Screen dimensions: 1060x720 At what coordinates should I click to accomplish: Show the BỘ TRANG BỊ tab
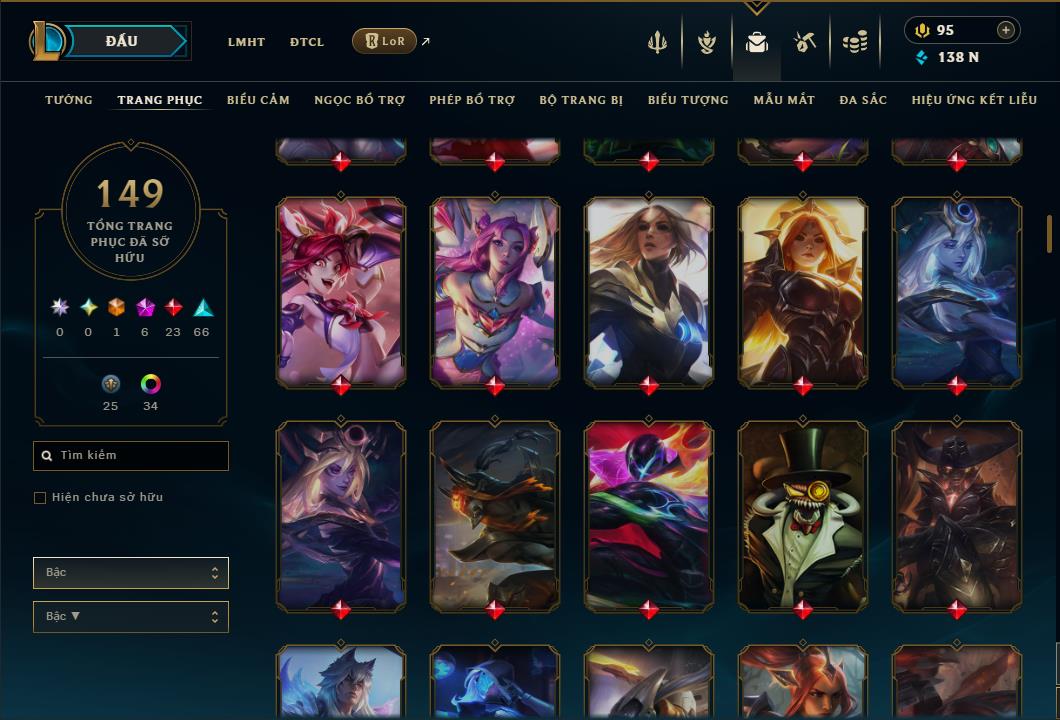[x=581, y=100]
